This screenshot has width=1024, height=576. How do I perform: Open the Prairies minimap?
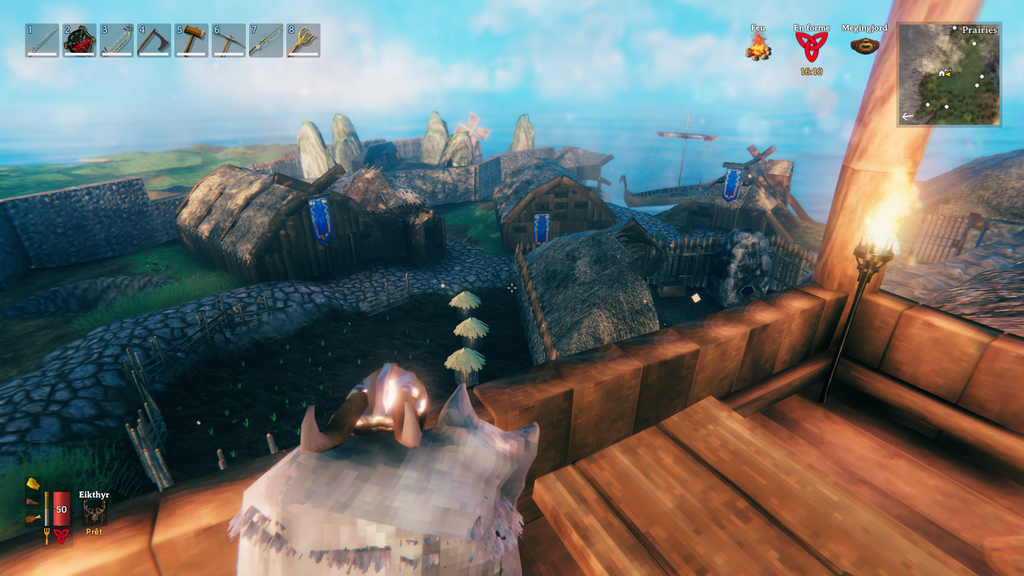[949, 74]
